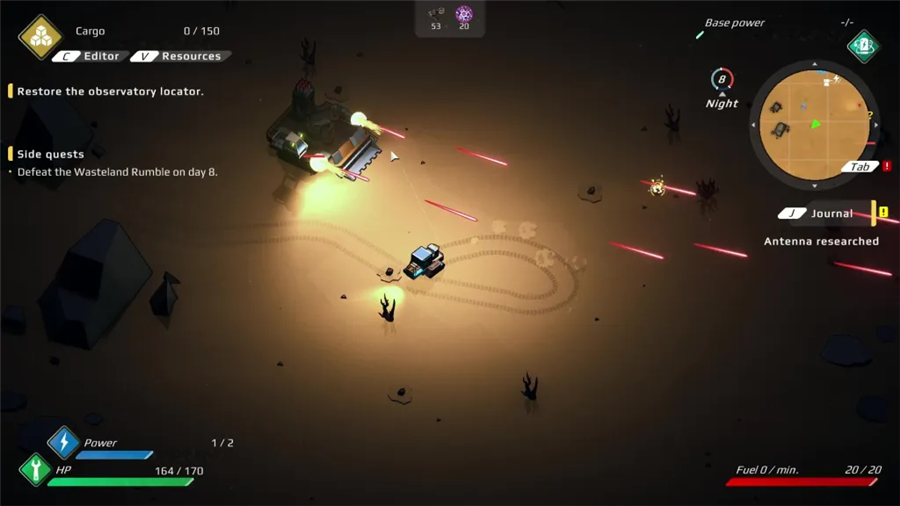Click the purple resource counter icon
This screenshot has height=506, width=900.
coord(464,14)
